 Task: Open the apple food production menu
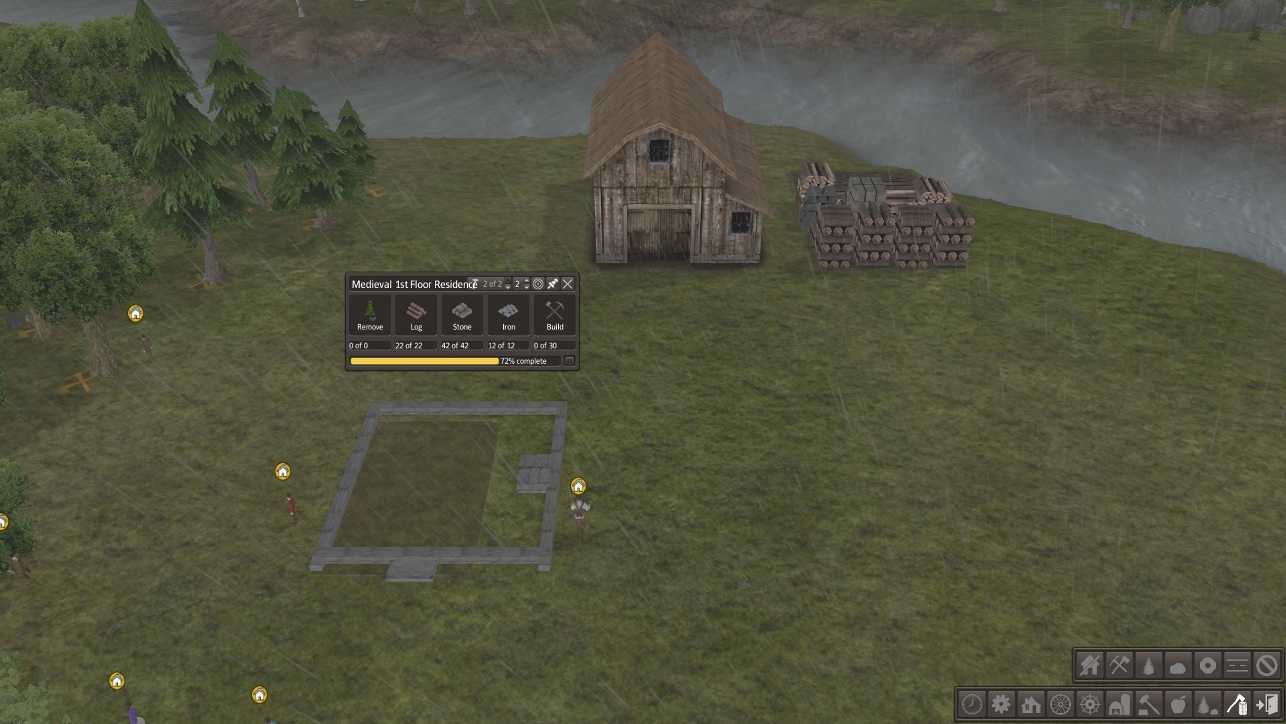point(1178,704)
